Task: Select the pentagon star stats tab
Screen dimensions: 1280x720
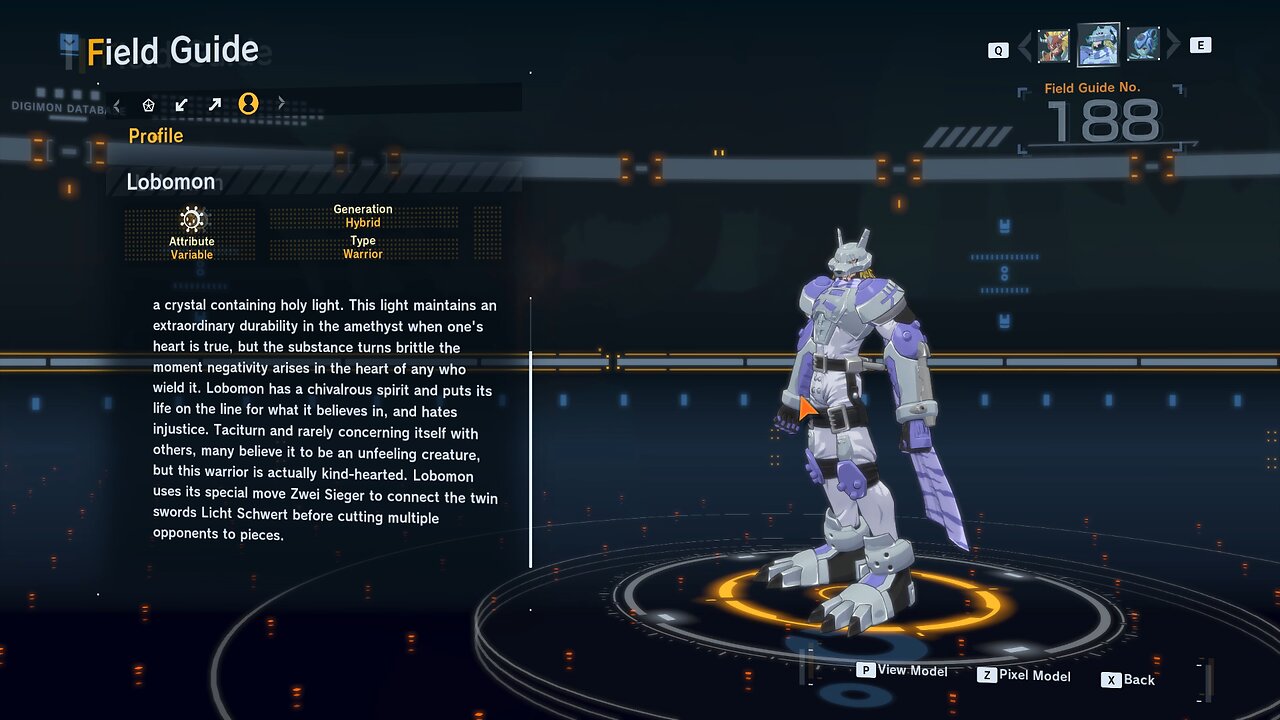Action: click(149, 104)
